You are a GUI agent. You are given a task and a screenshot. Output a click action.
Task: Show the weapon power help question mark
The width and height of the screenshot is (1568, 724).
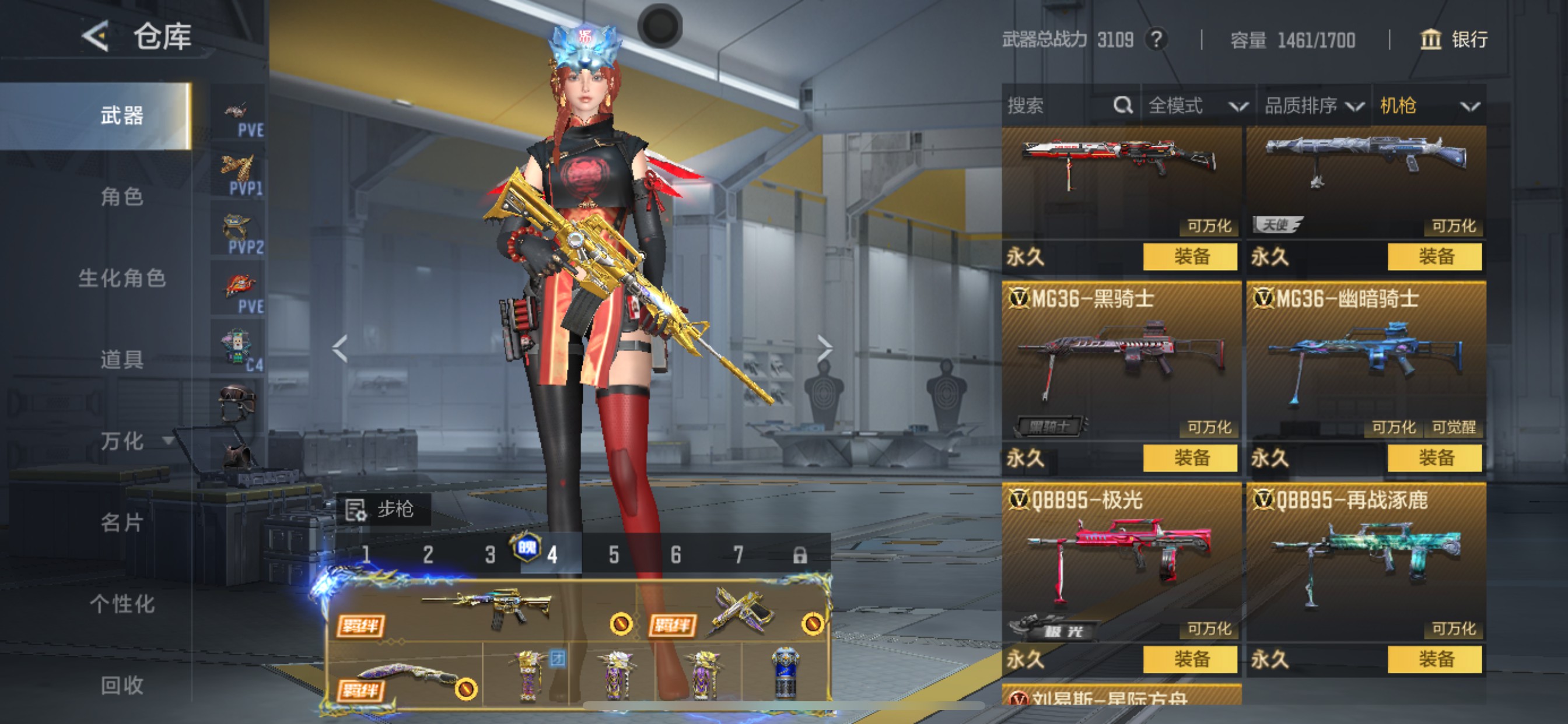coord(1156,40)
